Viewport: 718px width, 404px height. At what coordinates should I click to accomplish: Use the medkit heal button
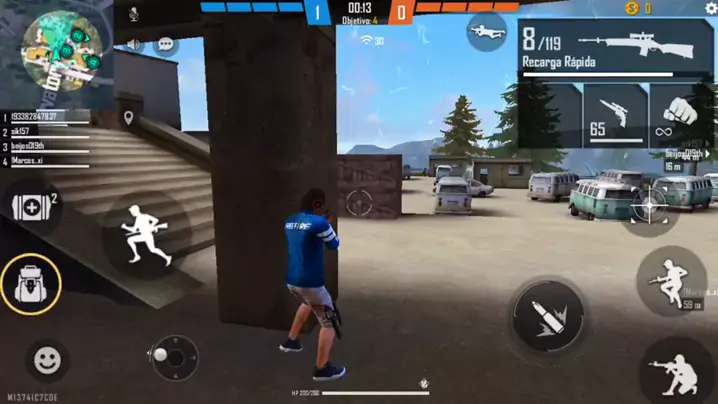pyautogui.click(x=29, y=209)
